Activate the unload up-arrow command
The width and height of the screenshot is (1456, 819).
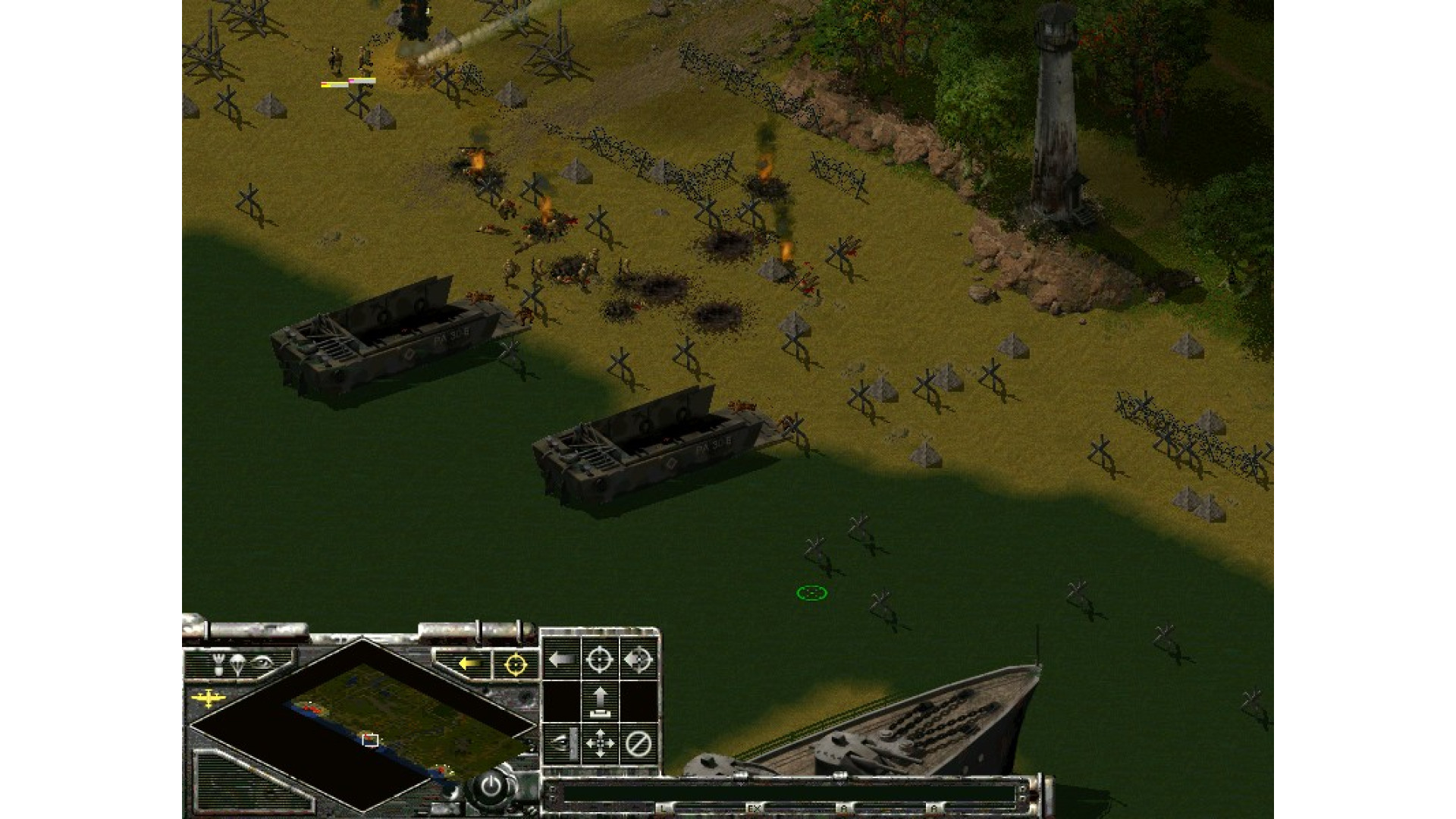click(600, 701)
